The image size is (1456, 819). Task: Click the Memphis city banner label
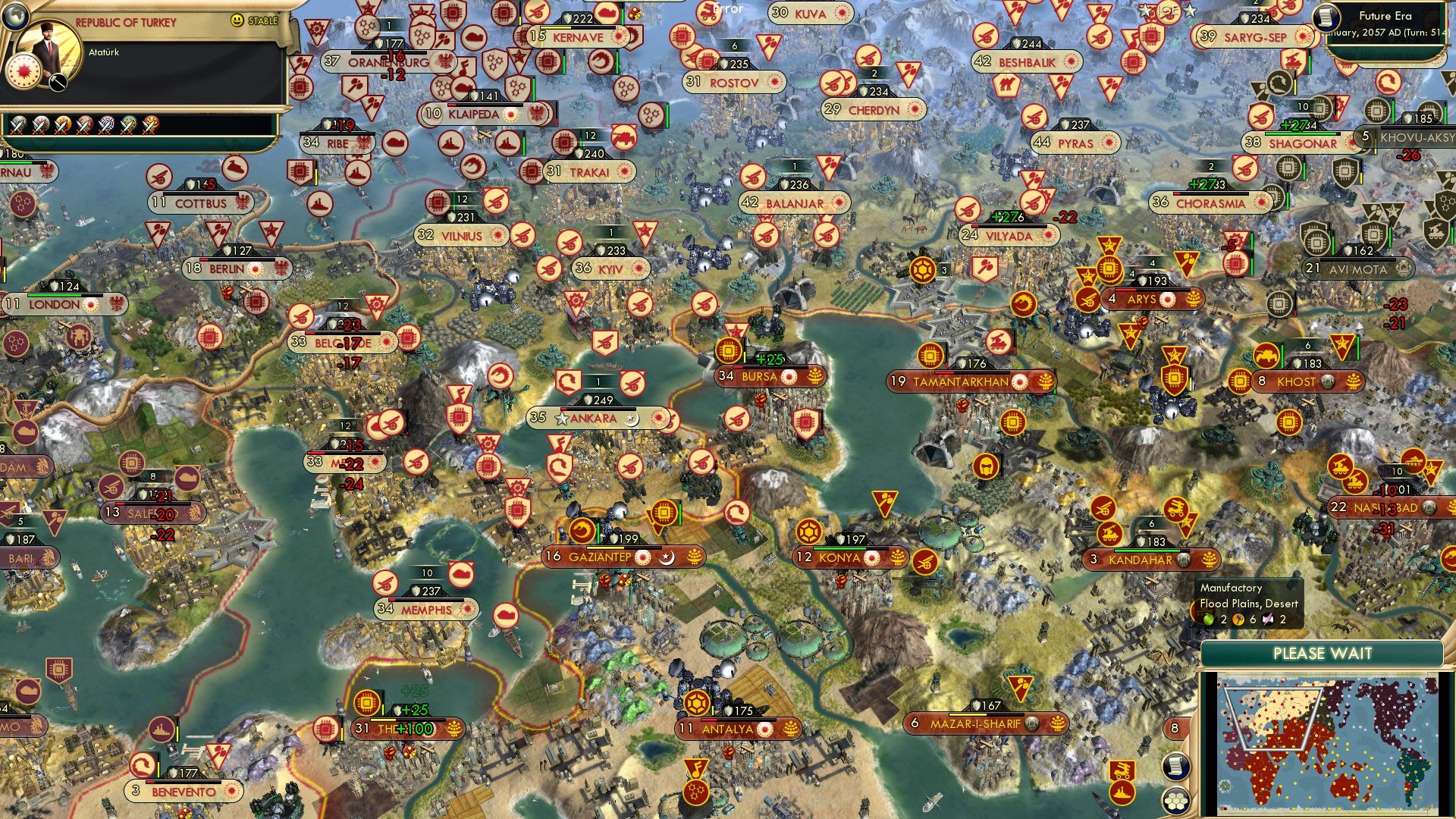point(426,608)
